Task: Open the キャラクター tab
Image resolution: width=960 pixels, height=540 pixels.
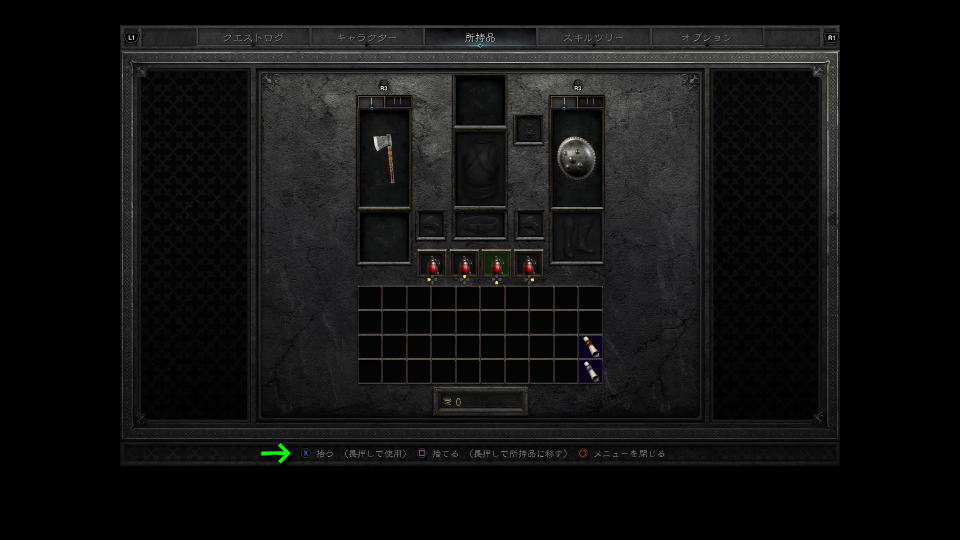Action: [x=366, y=38]
